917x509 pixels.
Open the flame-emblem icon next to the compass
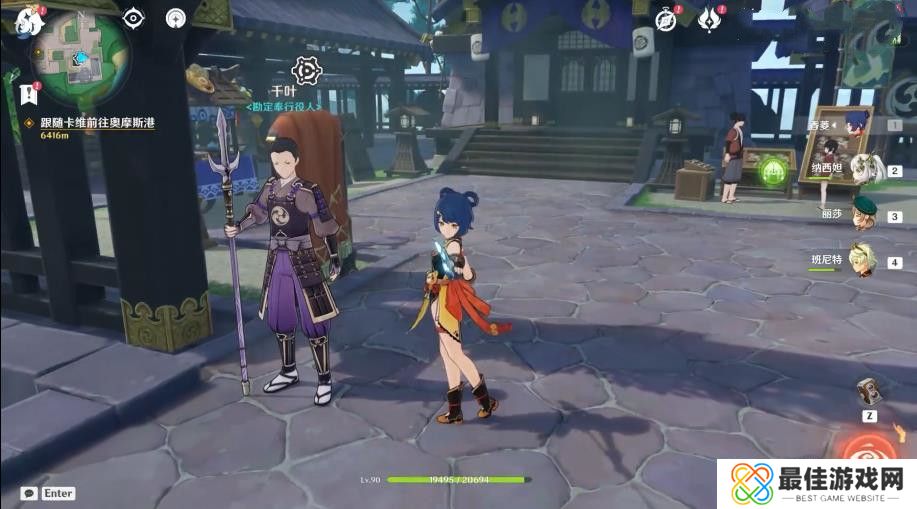pos(711,18)
